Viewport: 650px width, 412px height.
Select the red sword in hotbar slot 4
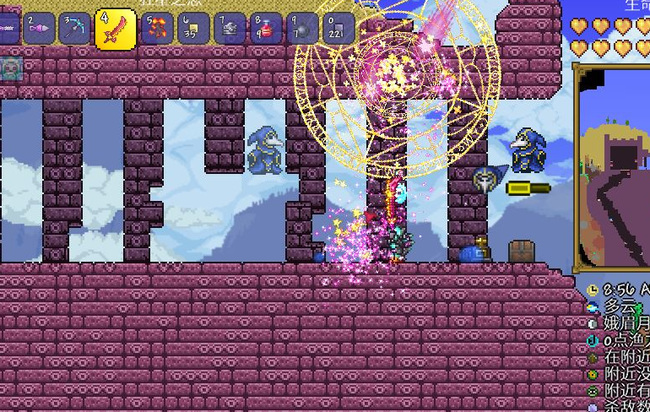pos(114,29)
